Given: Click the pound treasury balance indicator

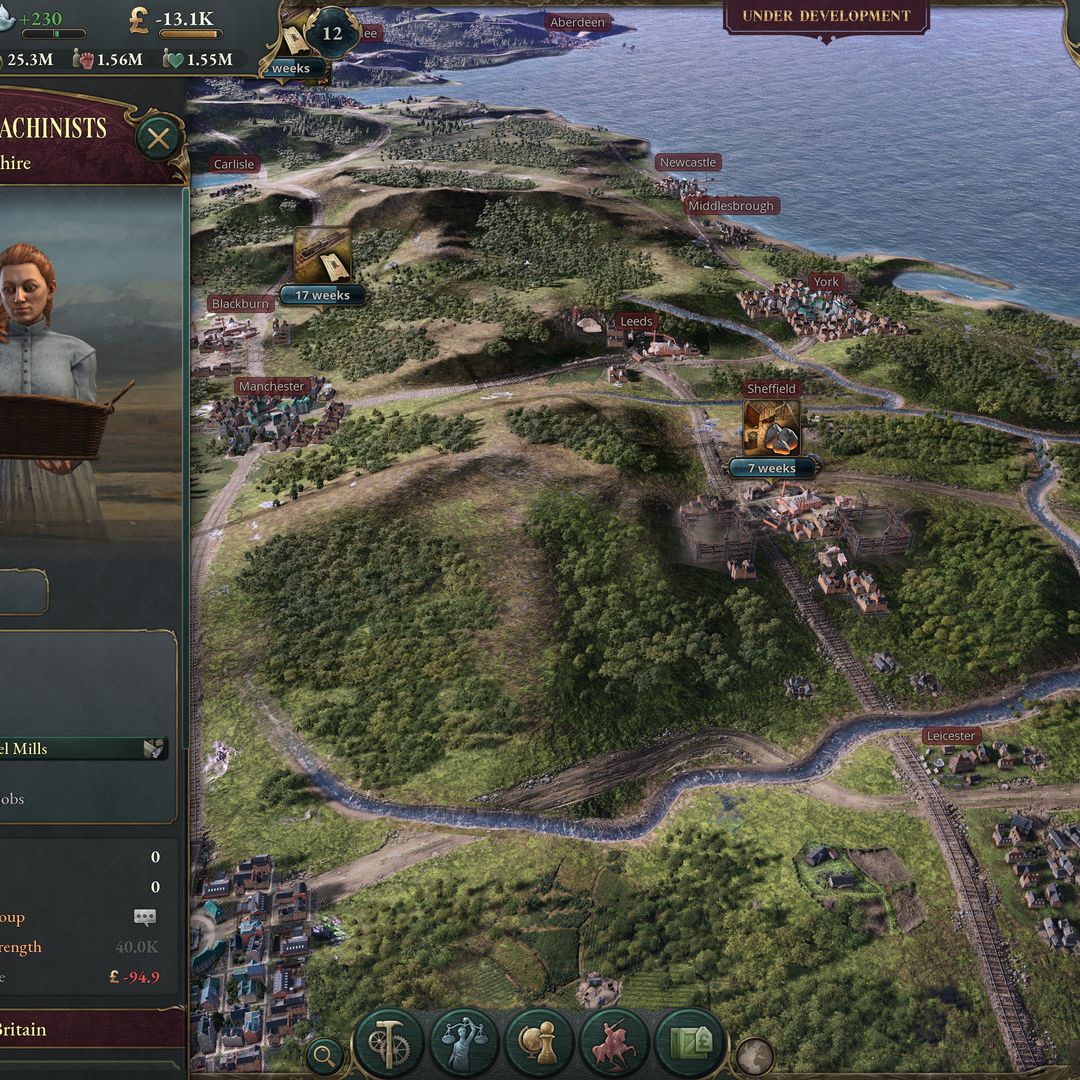Looking at the screenshot, I should pos(176,19).
